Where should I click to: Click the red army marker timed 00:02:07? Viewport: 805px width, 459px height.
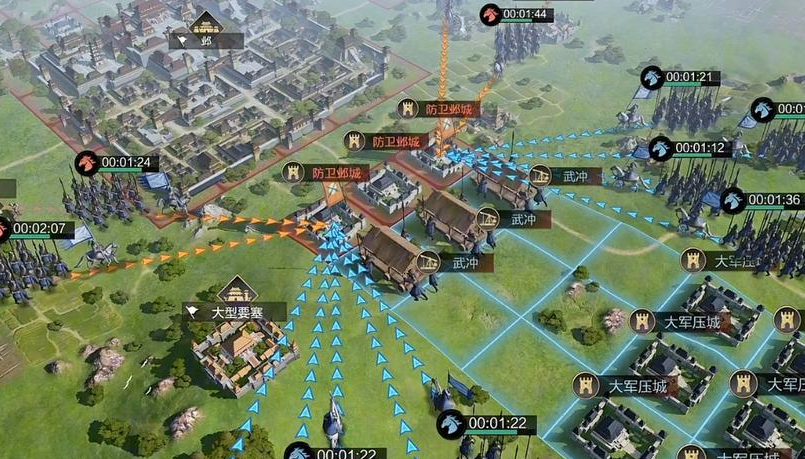click(x=4, y=228)
